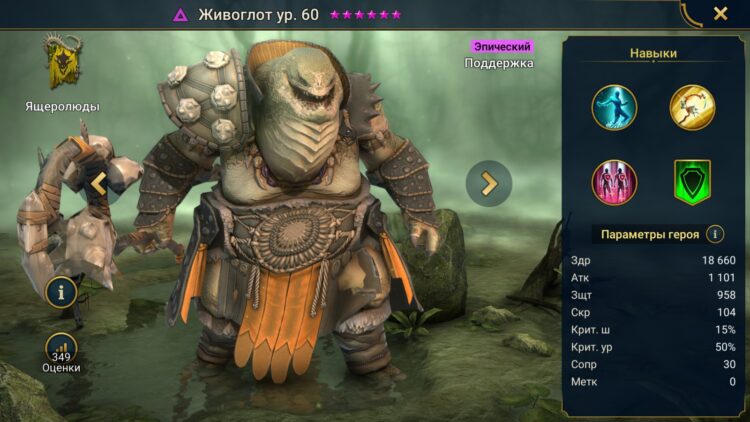Show the next champion with right arrow
Screen dimensions: 750x422
(489, 183)
